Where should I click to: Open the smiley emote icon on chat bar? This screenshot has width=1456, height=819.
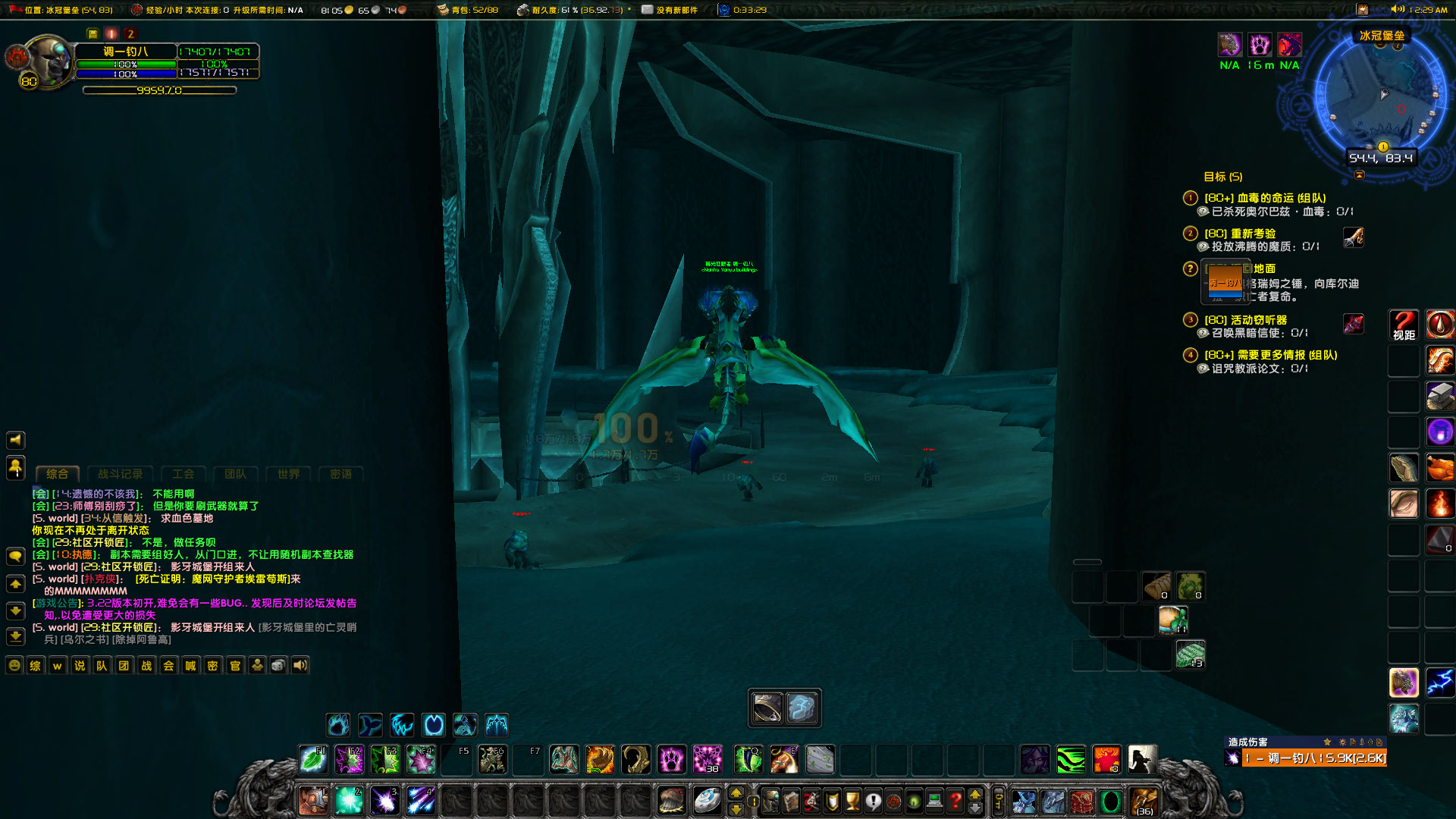click(x=14, y=665)
